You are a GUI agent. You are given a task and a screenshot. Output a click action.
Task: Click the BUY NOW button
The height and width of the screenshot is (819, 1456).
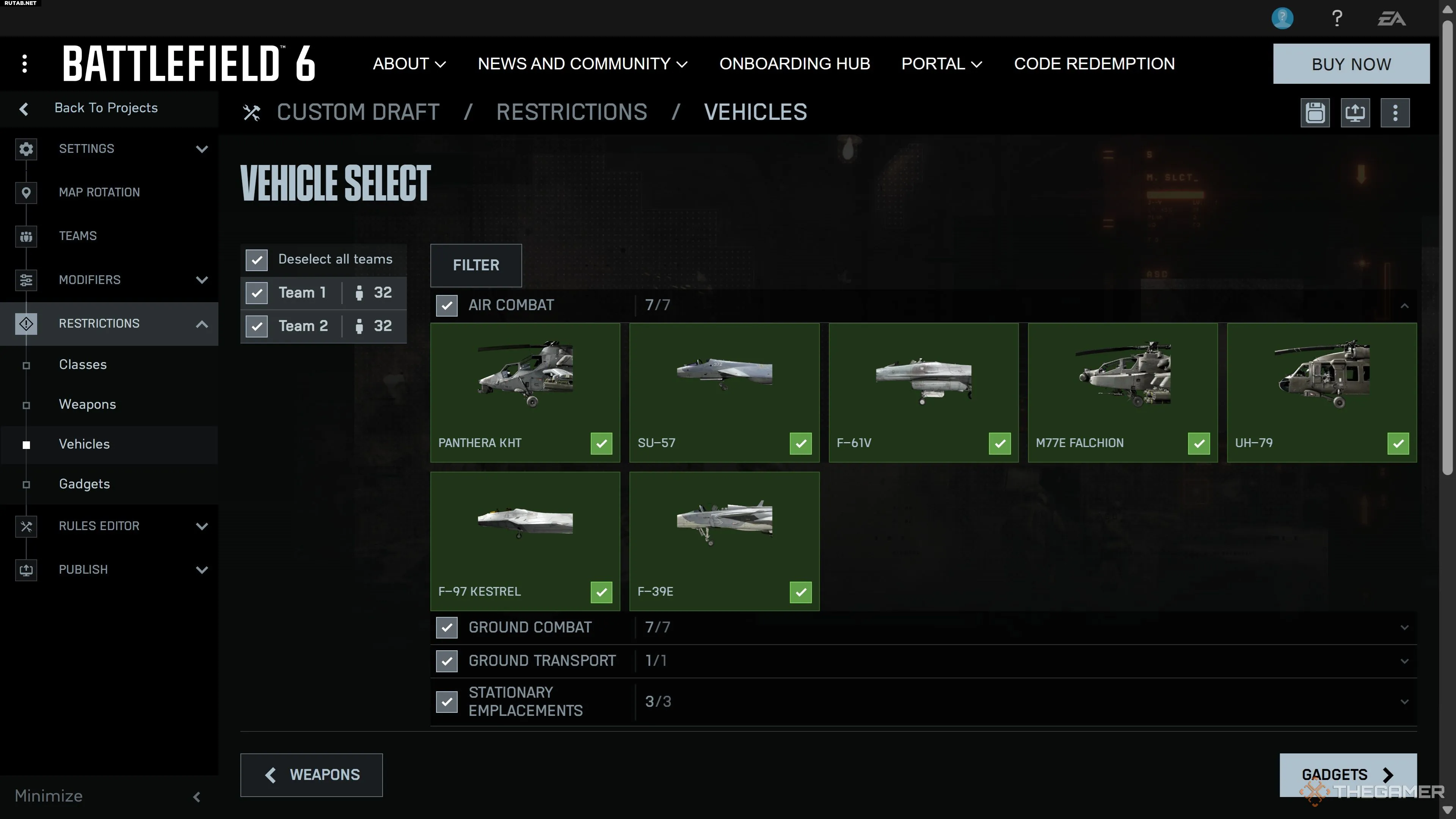click(x=1351, y=64)
